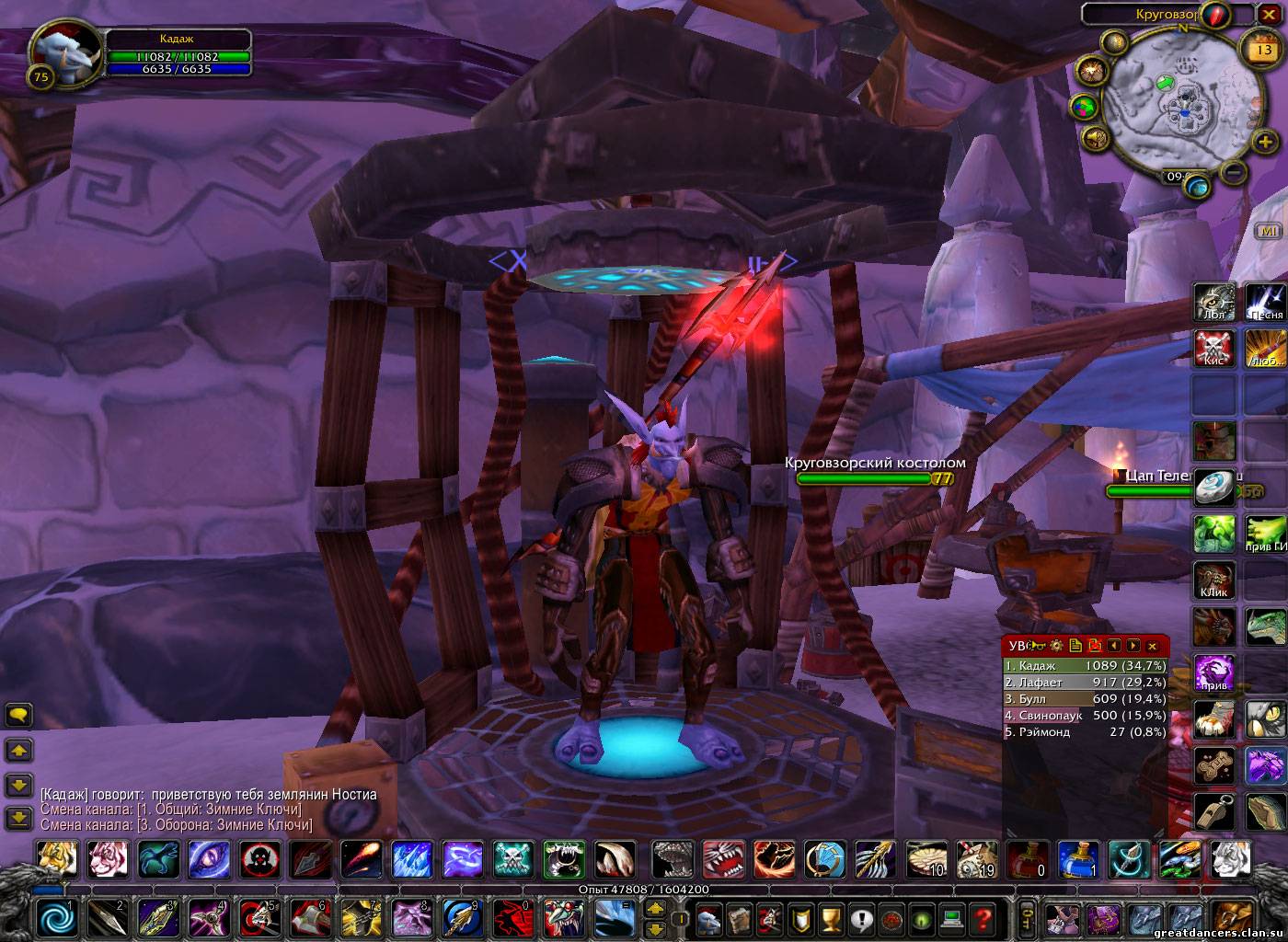Use the red target shot in slot 5

pyautogui.click(x=259, y=916)
